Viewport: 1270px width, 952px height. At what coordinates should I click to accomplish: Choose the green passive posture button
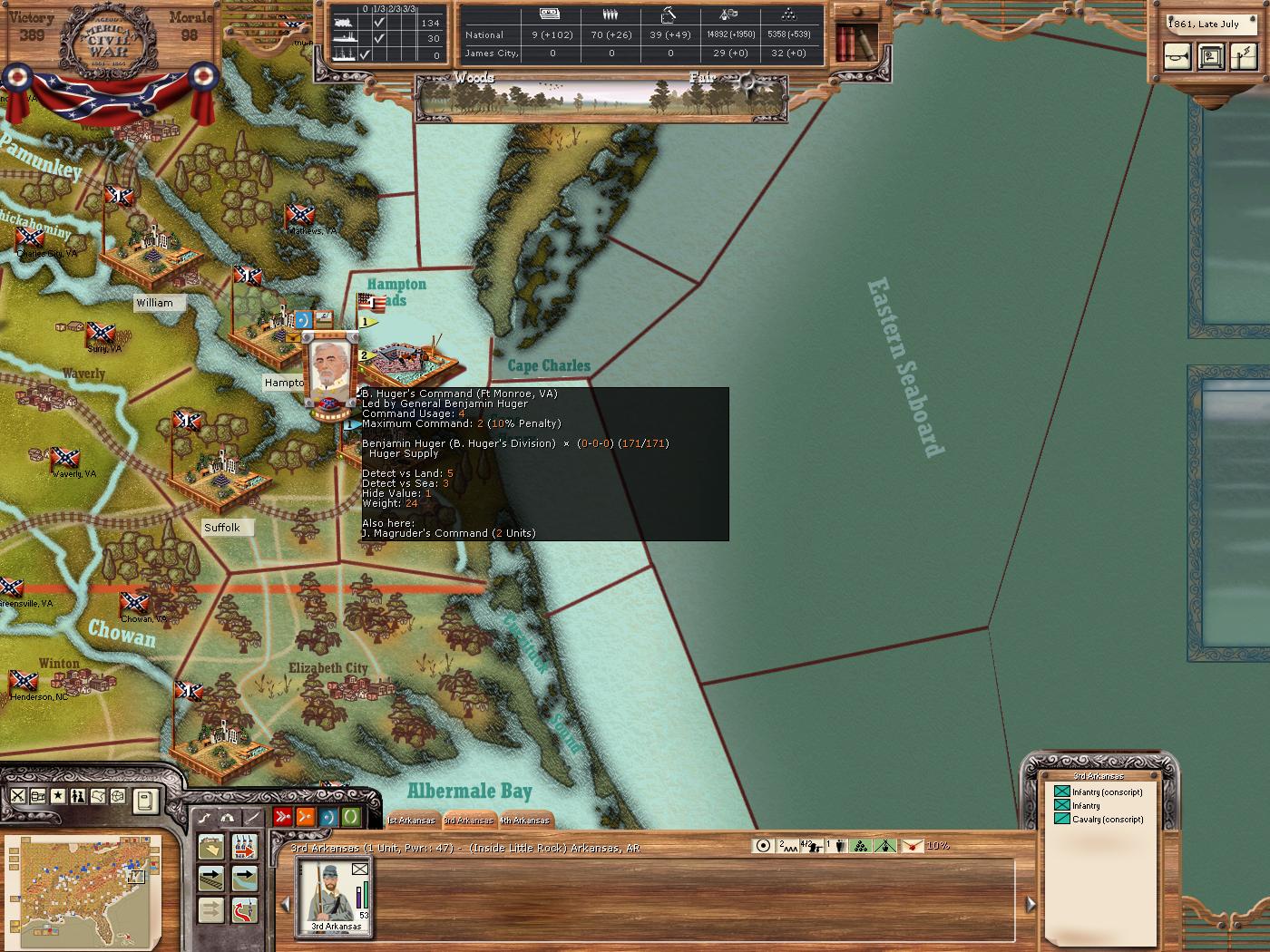click(x=350, y=817)
